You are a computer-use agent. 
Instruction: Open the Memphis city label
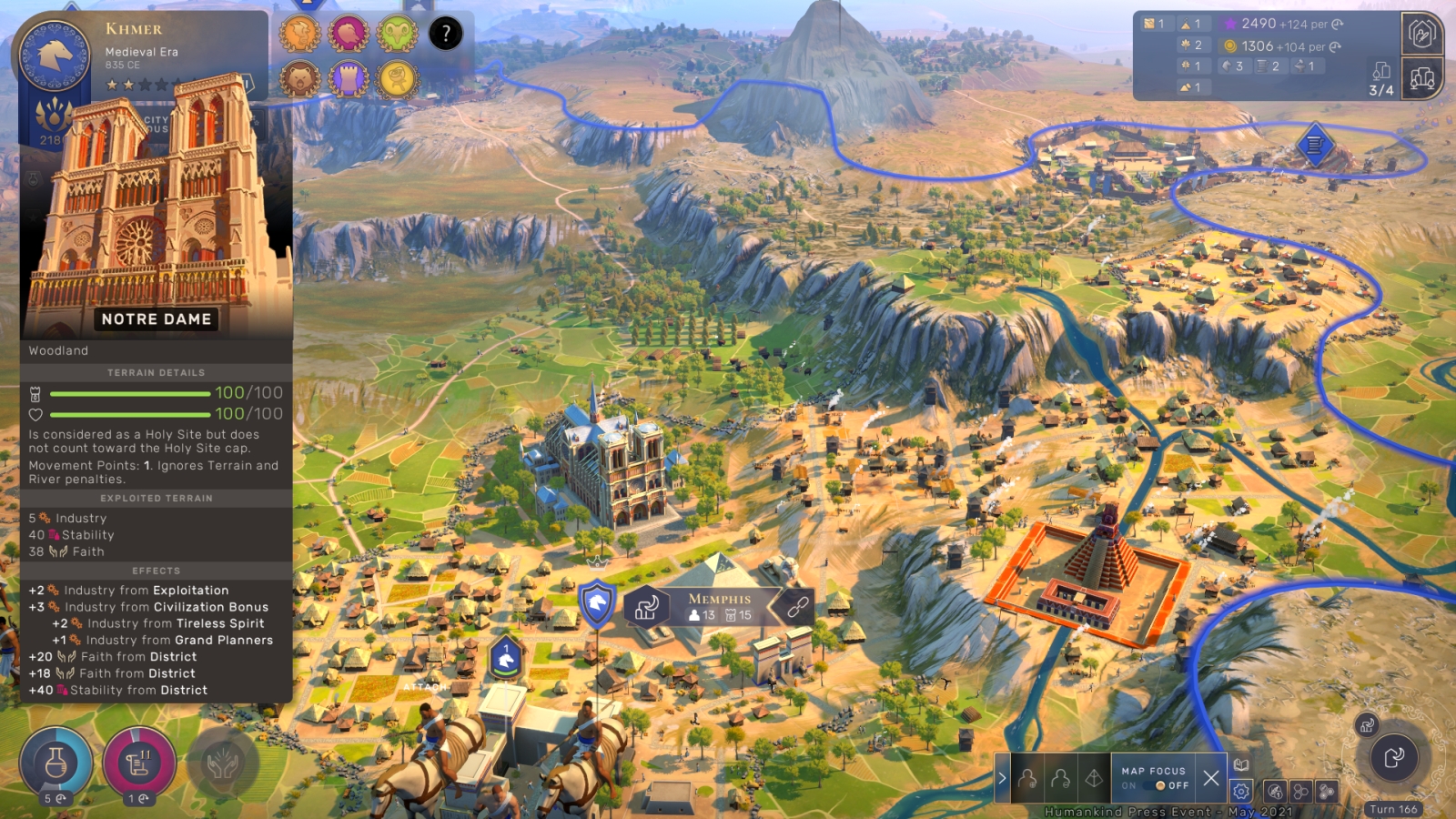[x=720, y=607]
